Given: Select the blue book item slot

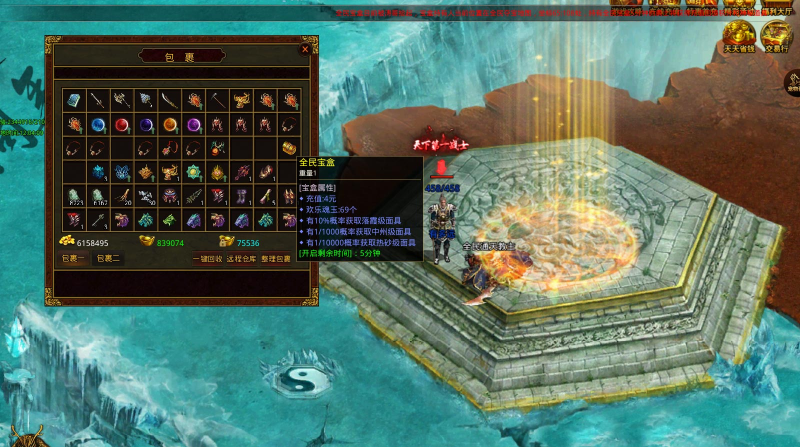Looking at the screenshot, I should [x=74, y=100].
